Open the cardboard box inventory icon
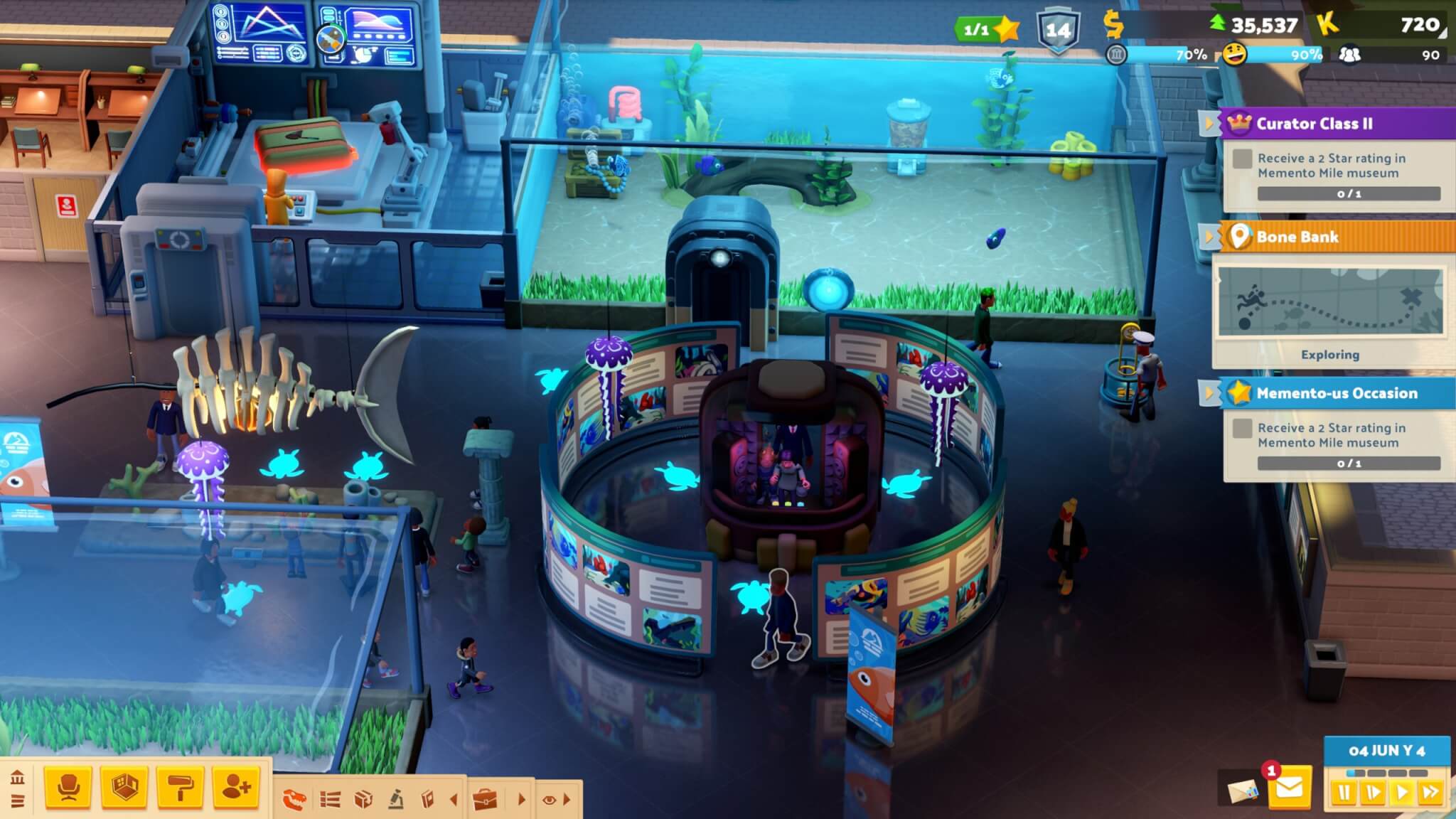 363,800
